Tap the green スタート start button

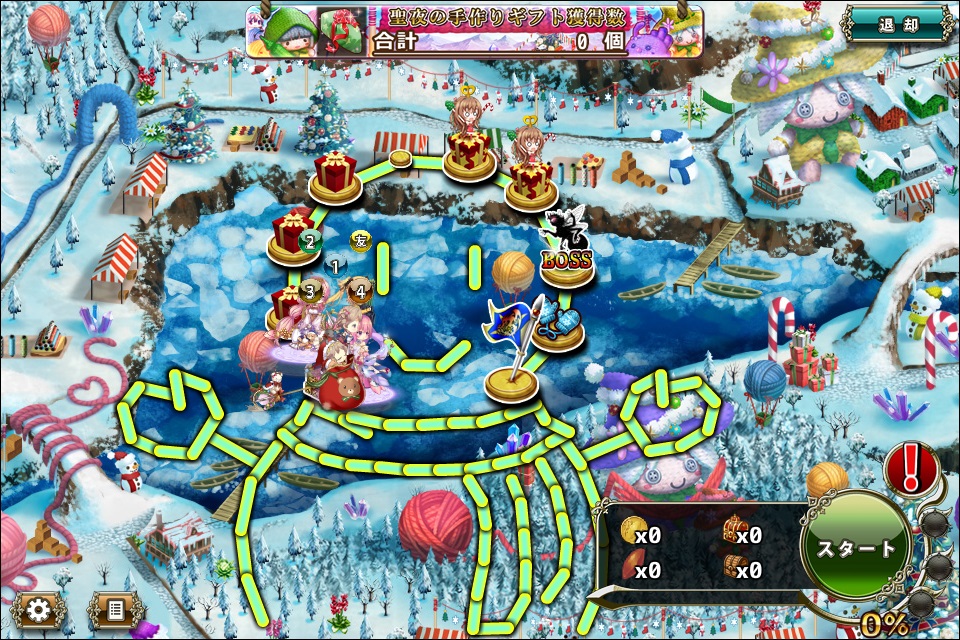(856, 548)
